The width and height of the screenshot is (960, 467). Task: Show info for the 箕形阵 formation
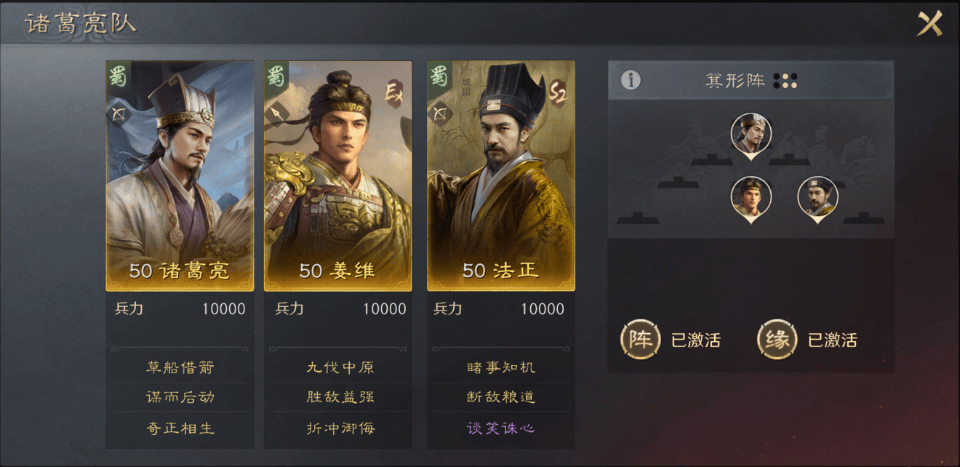[630, 80]
